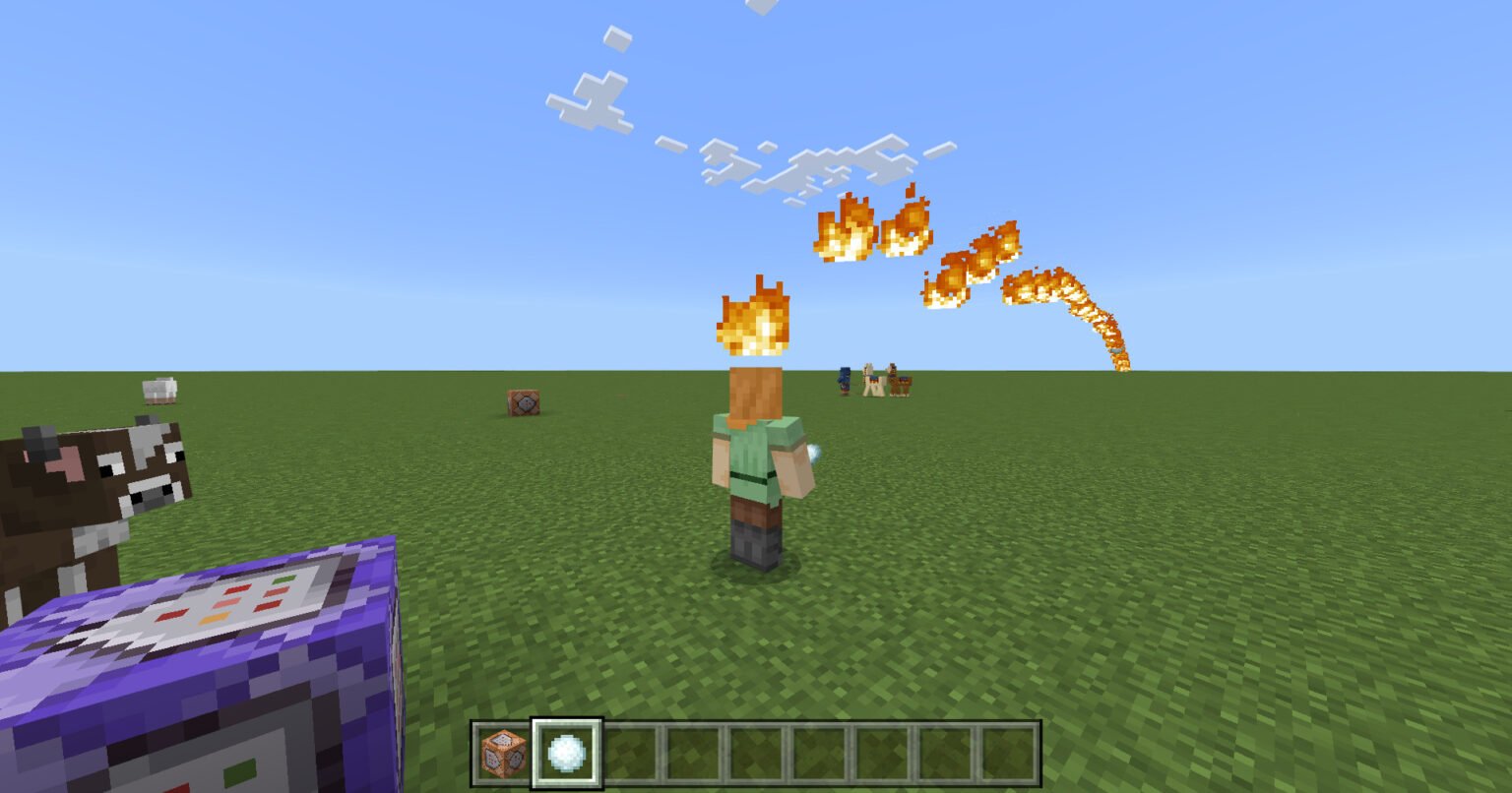Select the command block in the first hotbar slot
Image resolution: width=1512 pixels, height=793 pixels.
pos(503,753)
